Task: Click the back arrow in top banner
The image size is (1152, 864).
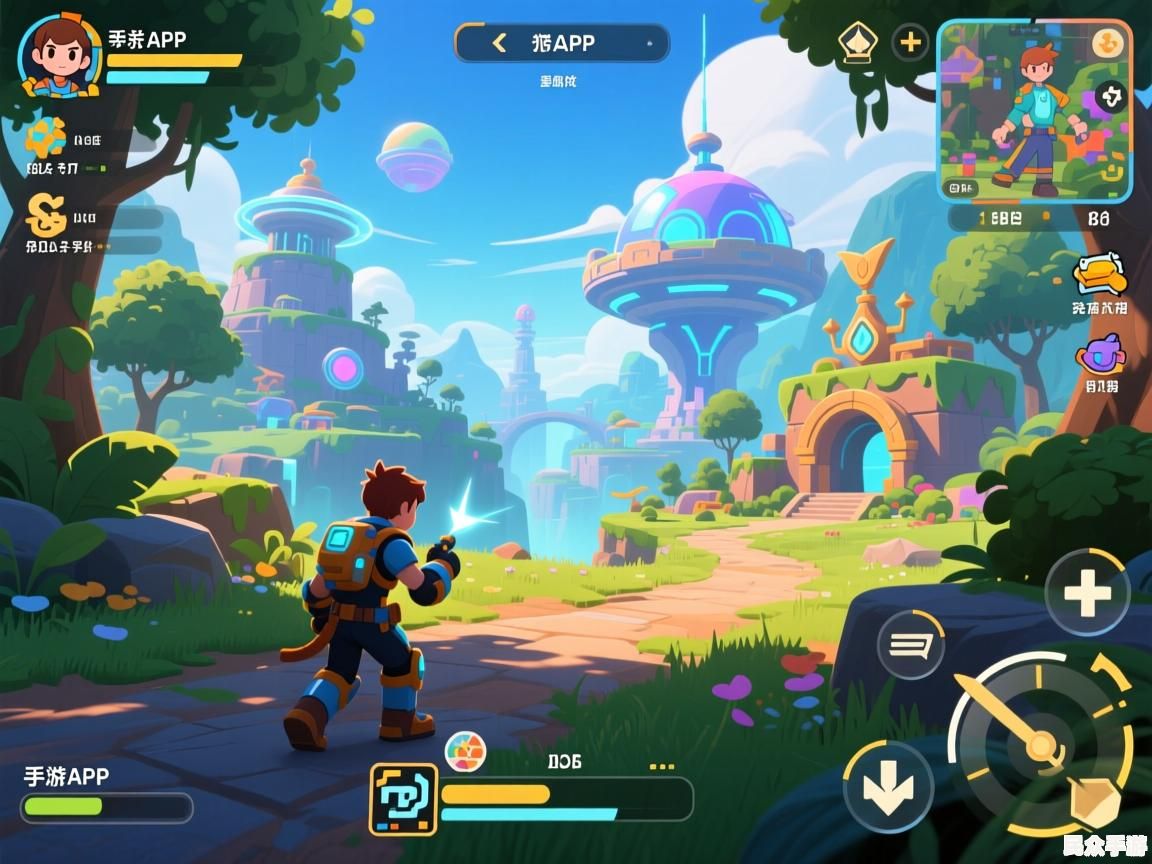Action: tap(499, 43)
